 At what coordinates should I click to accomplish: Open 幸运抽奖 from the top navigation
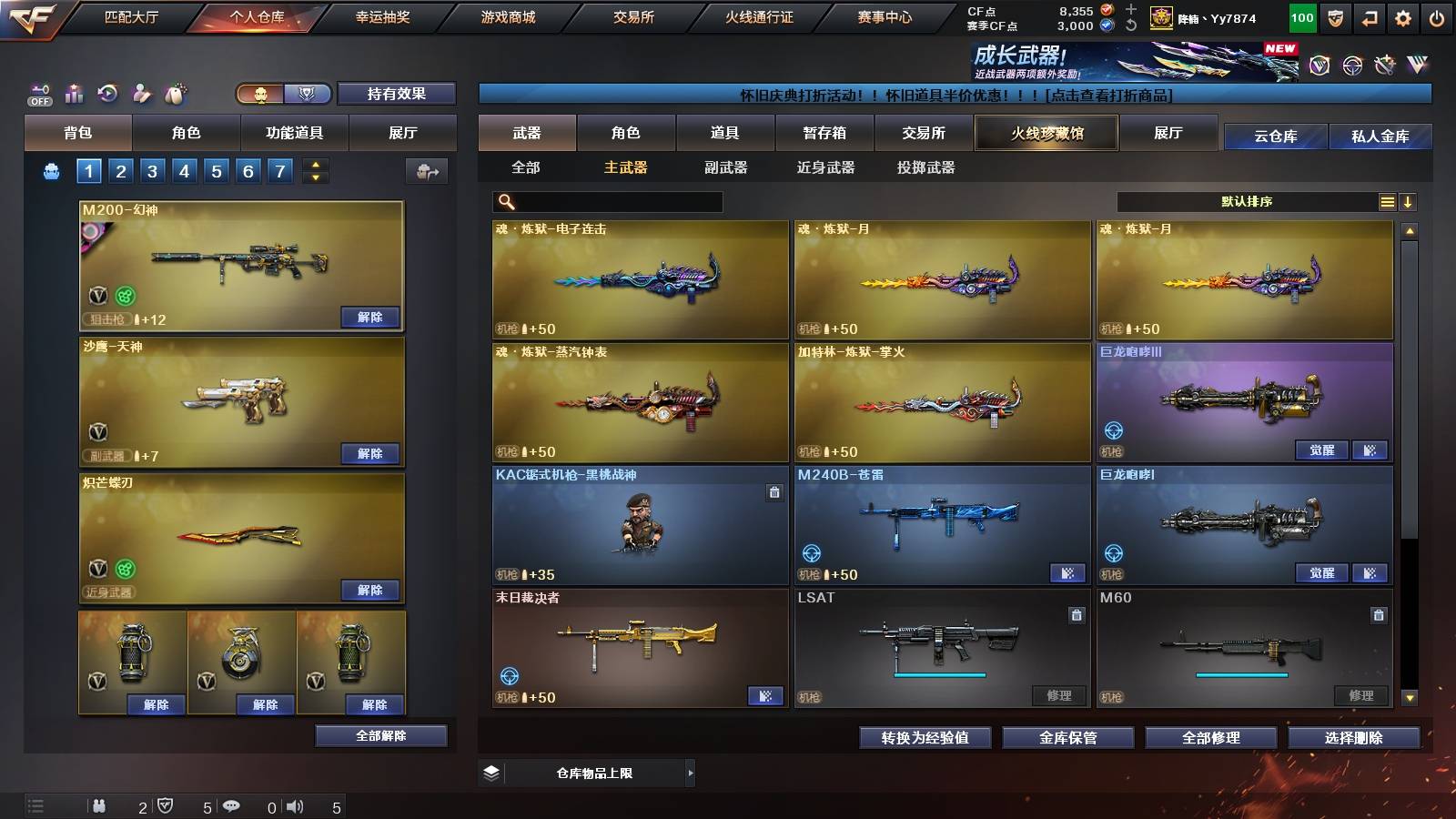pyautogui.click(x=382, y=15)
